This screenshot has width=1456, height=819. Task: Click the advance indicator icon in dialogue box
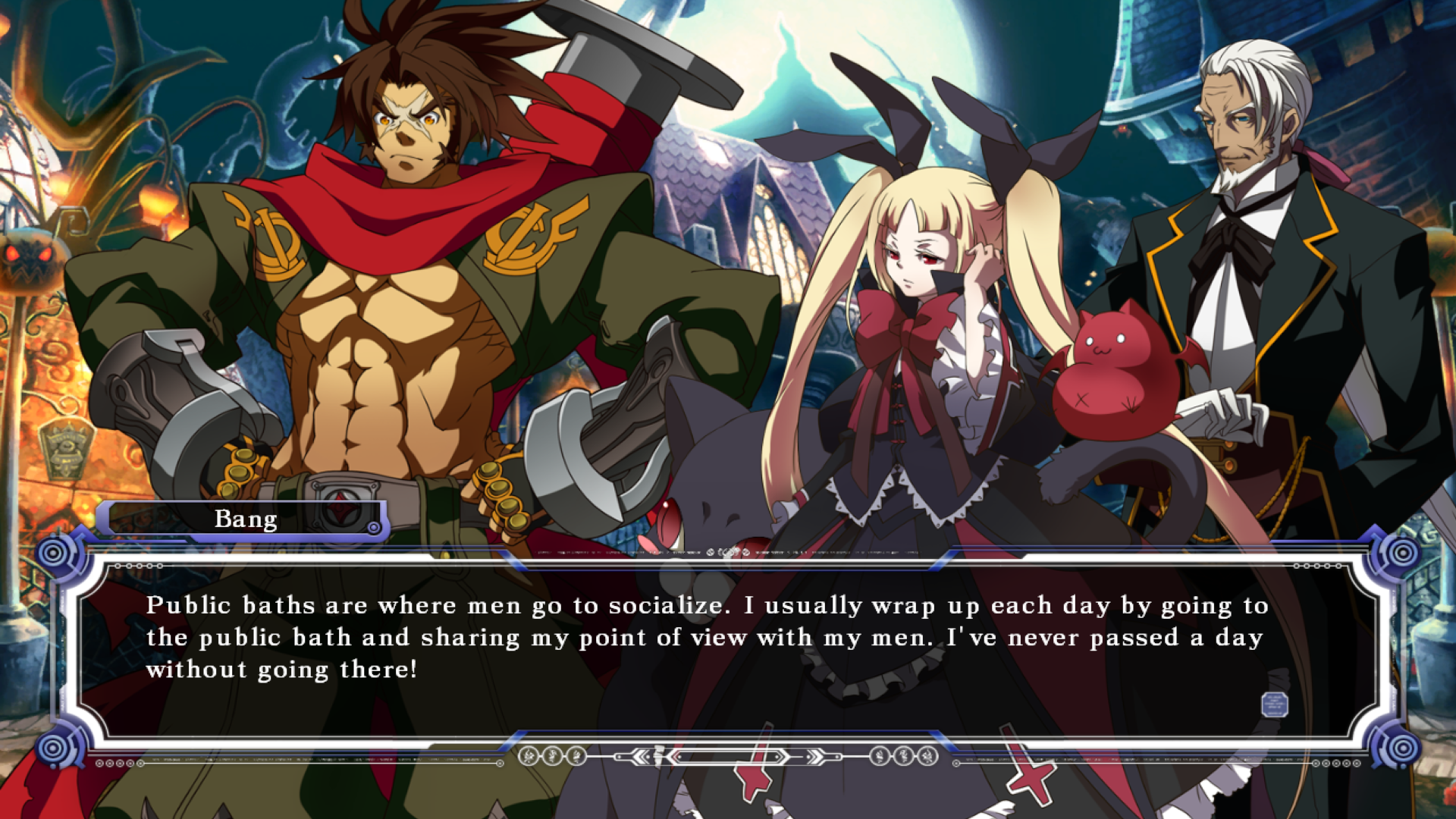tap(1274, 704)
